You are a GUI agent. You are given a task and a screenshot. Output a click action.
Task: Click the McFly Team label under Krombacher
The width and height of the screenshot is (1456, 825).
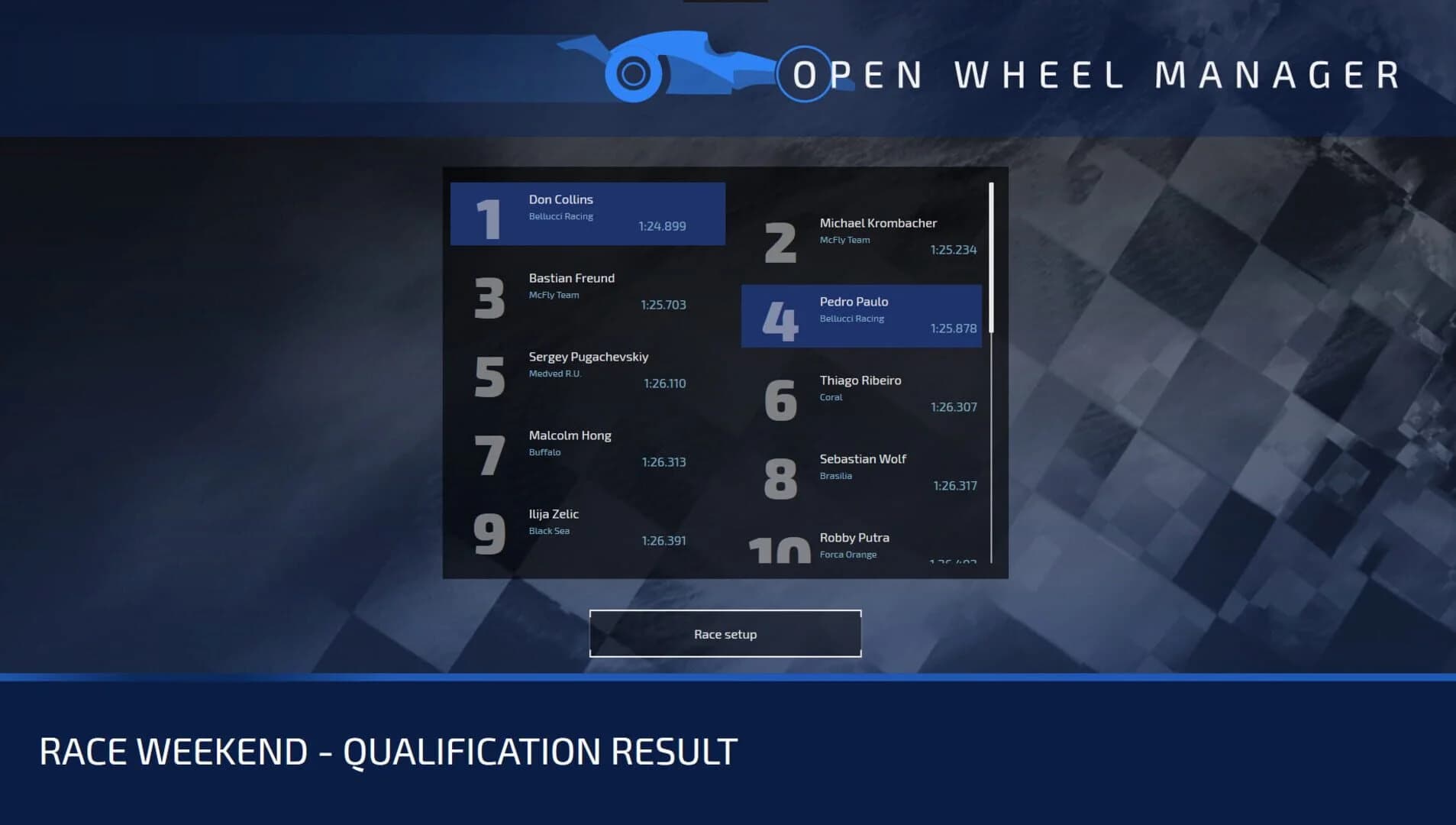tap(844, 239)
